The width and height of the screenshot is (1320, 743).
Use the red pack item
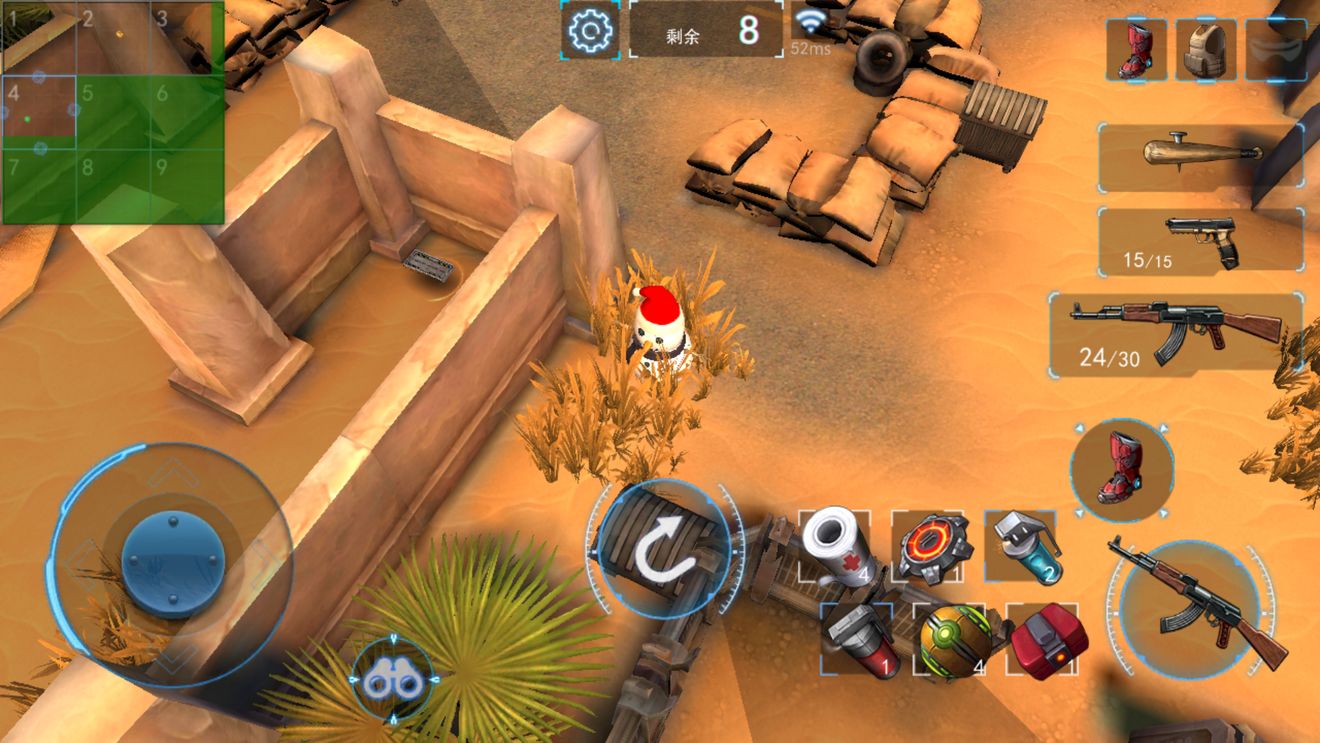click(1044, 640)
